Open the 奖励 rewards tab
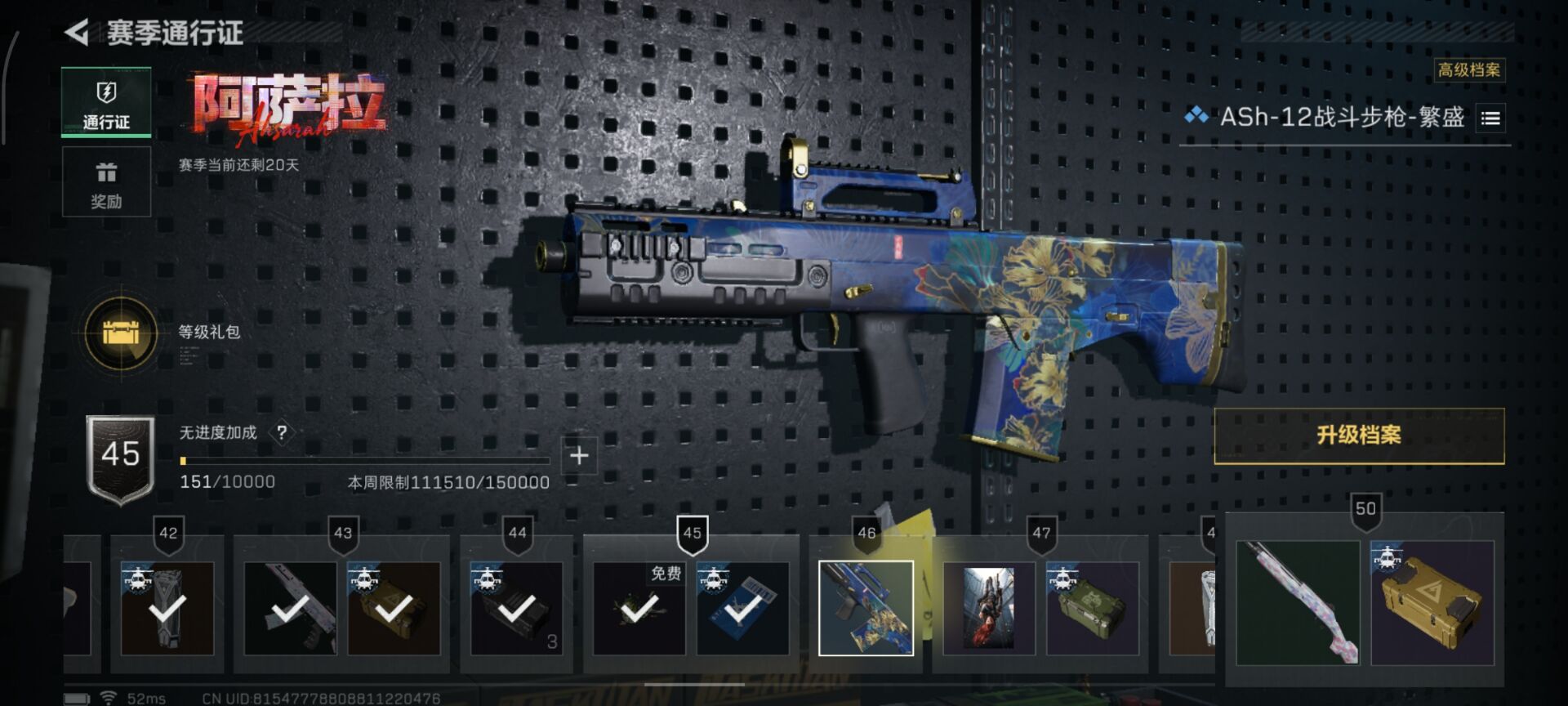1568x706 pixels. coord(106,183)
